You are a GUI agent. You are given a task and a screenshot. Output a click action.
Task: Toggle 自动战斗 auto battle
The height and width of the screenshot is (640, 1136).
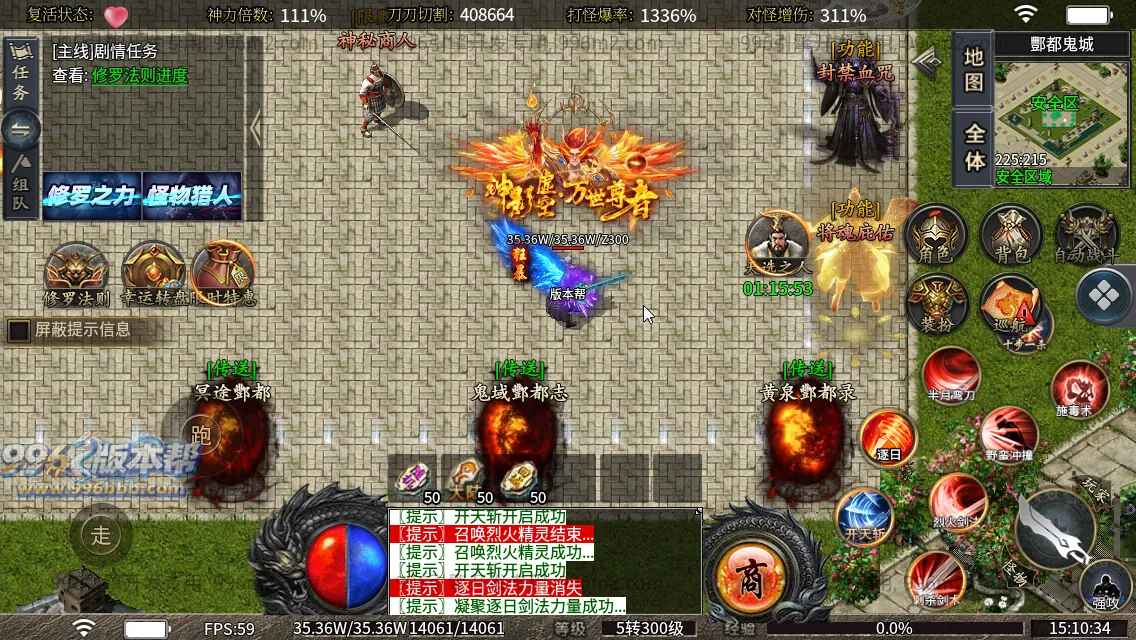1087,236
